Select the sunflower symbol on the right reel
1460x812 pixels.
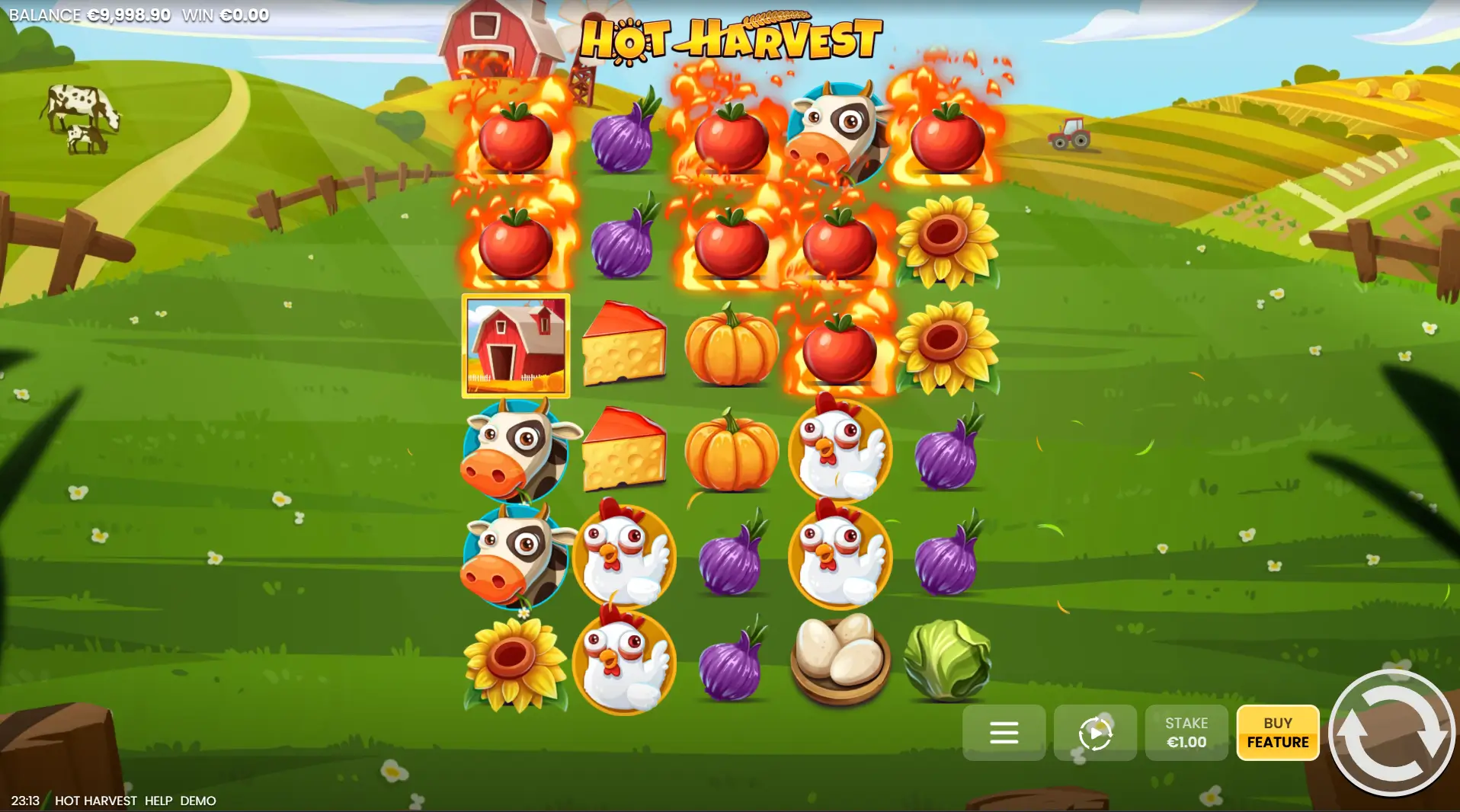click(946, 240)
